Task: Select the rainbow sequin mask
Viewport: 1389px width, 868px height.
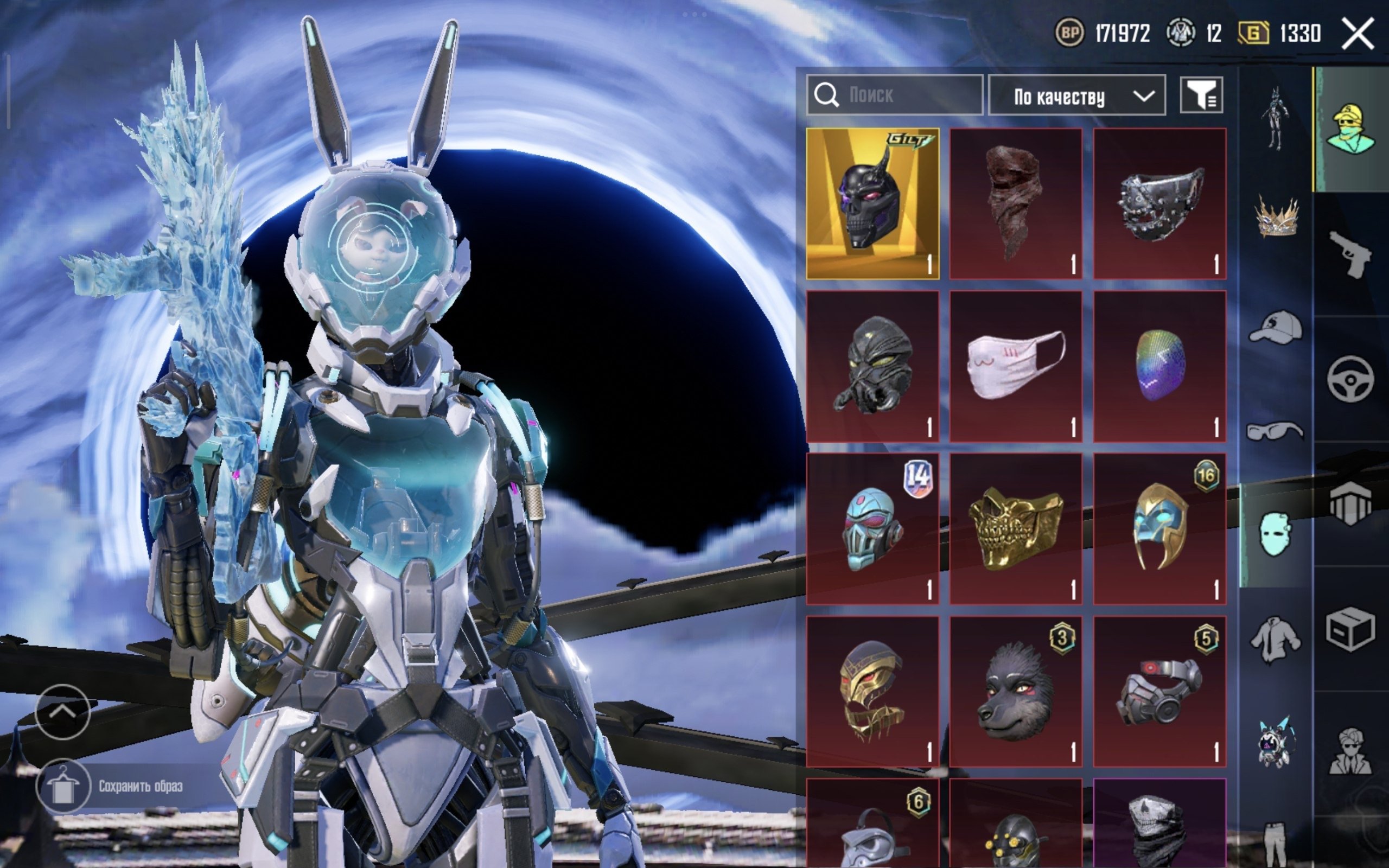Action: 1159,366
